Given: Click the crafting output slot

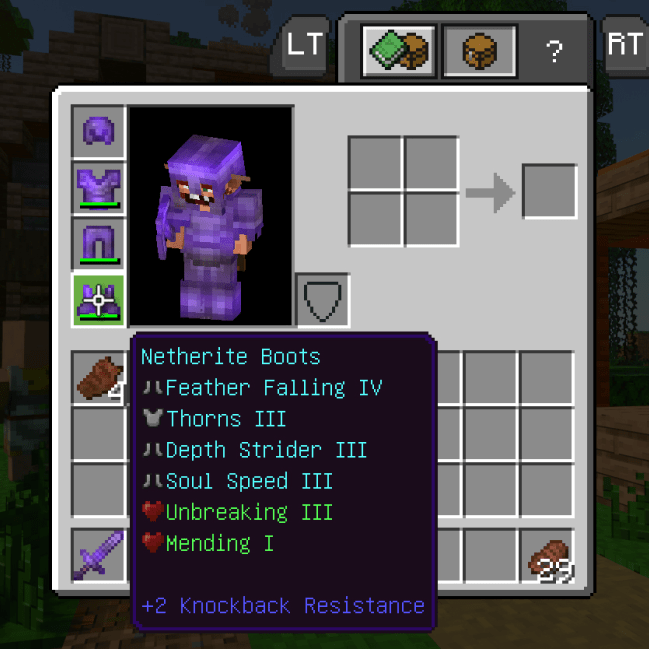Looking at the screenshot, I should (549, 191).
